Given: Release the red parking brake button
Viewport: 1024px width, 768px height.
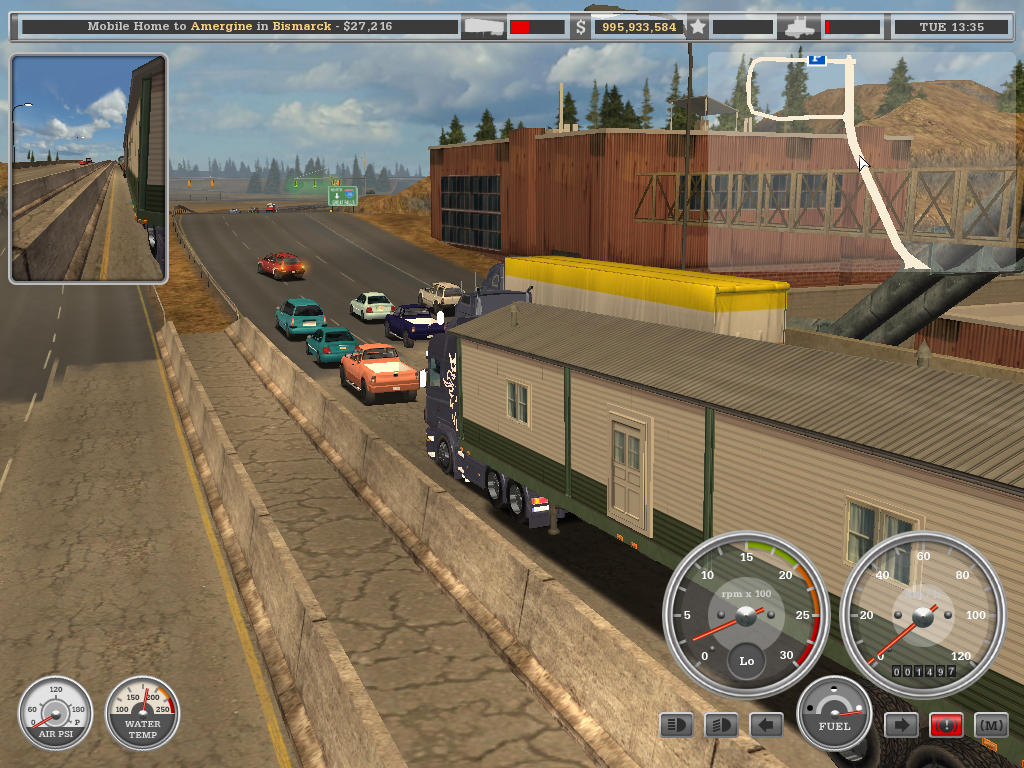Looking at the screenshot, I should pyautogui.click(x=946, y=725).
